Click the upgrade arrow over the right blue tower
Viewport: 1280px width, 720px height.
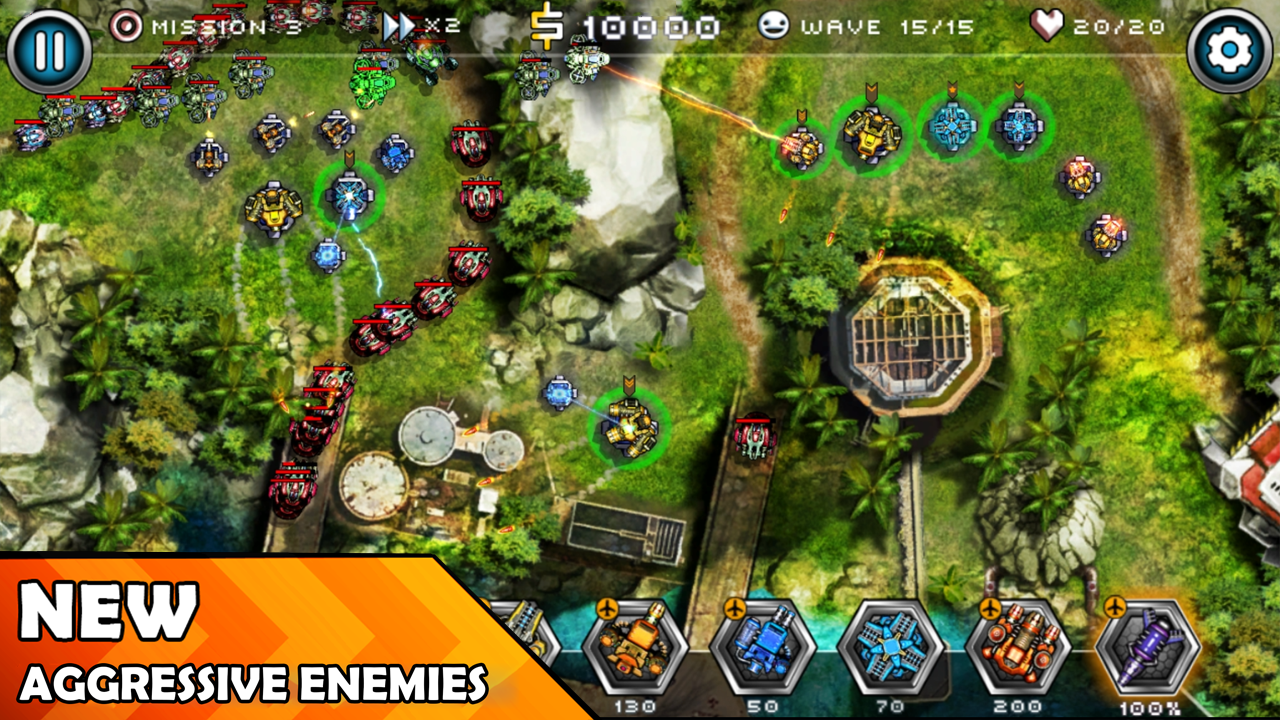pos(1018,90)
